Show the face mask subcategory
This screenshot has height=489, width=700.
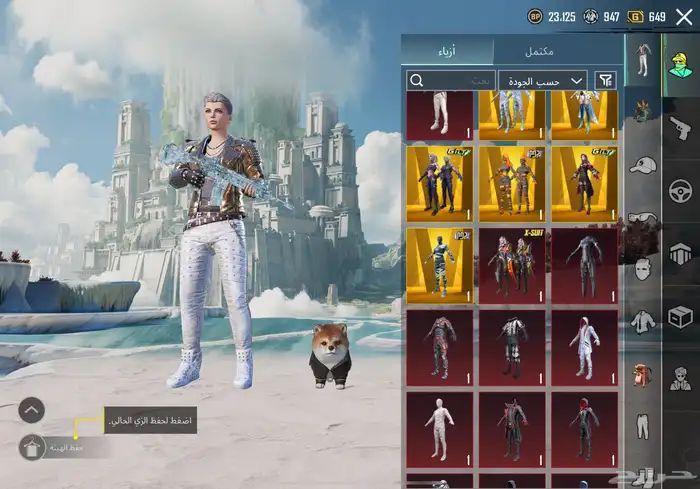pos(641,268)
